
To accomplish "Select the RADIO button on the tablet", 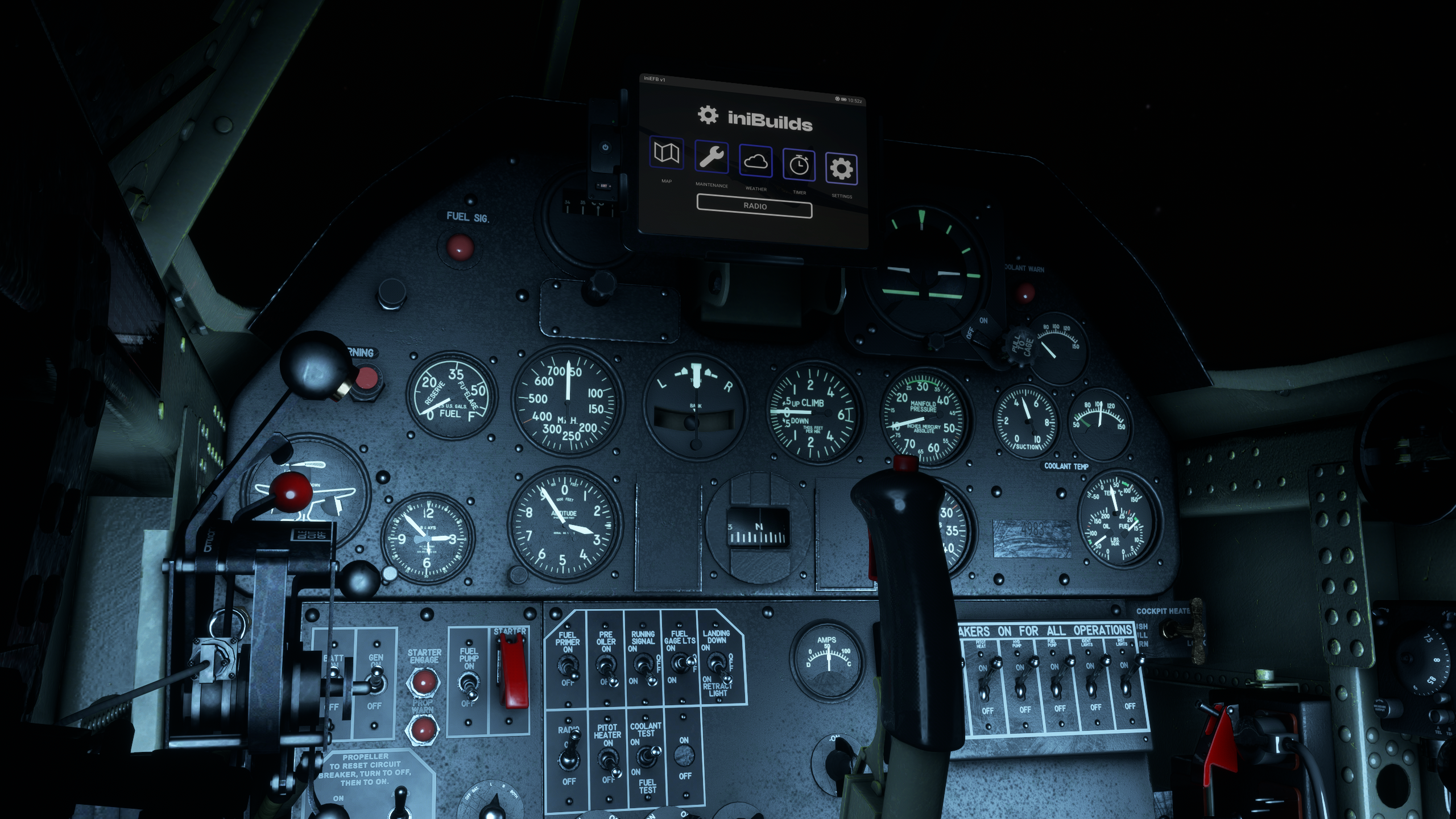I will coord(755,206).
